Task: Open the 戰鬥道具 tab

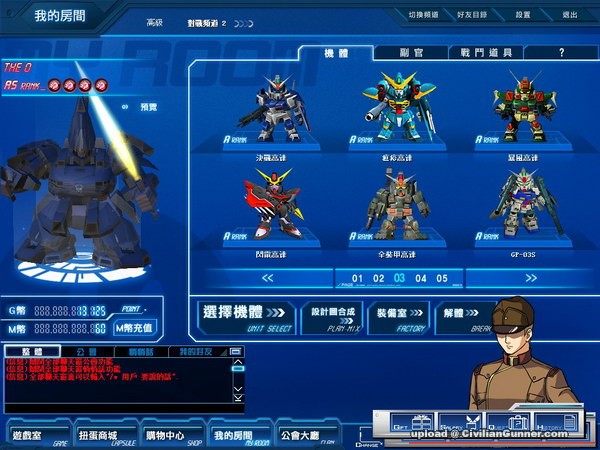Action: [x=486, y=52]
